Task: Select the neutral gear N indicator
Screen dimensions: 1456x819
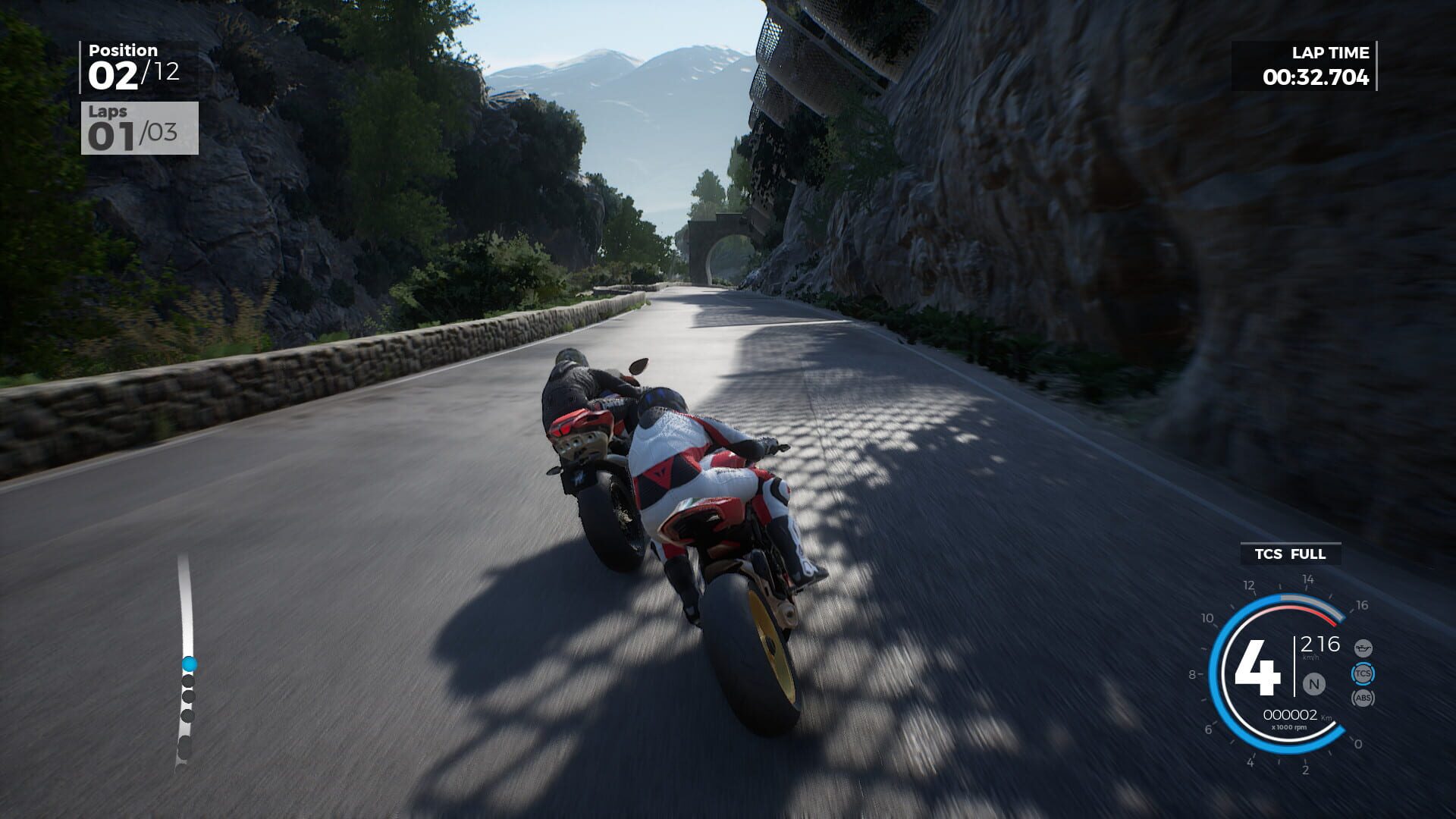Action: [1313, 684]
